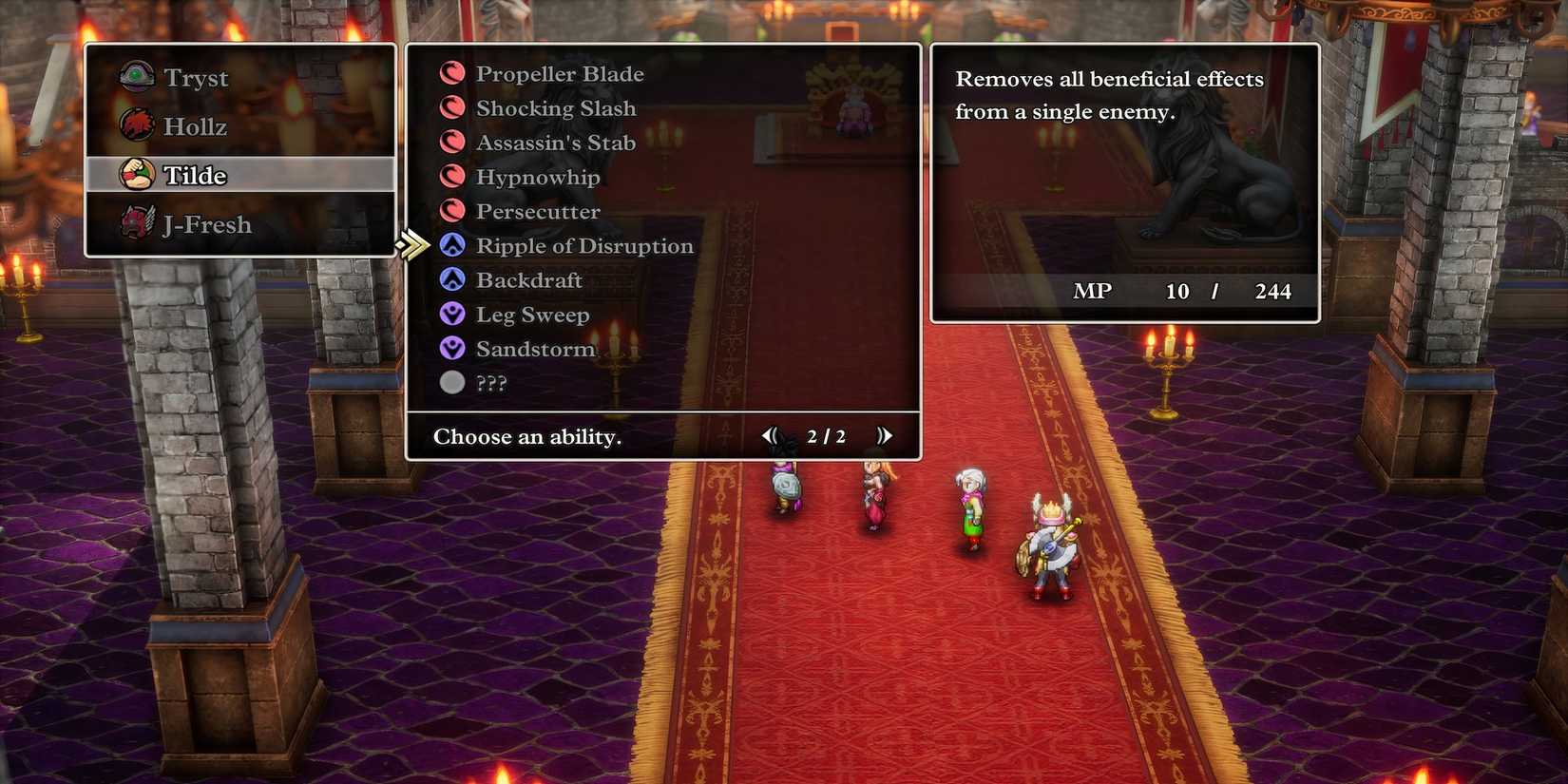Select the Shocking Slash claw icon
The width and height of the screenshot is (1568, 784).
[x=451, y=107]
